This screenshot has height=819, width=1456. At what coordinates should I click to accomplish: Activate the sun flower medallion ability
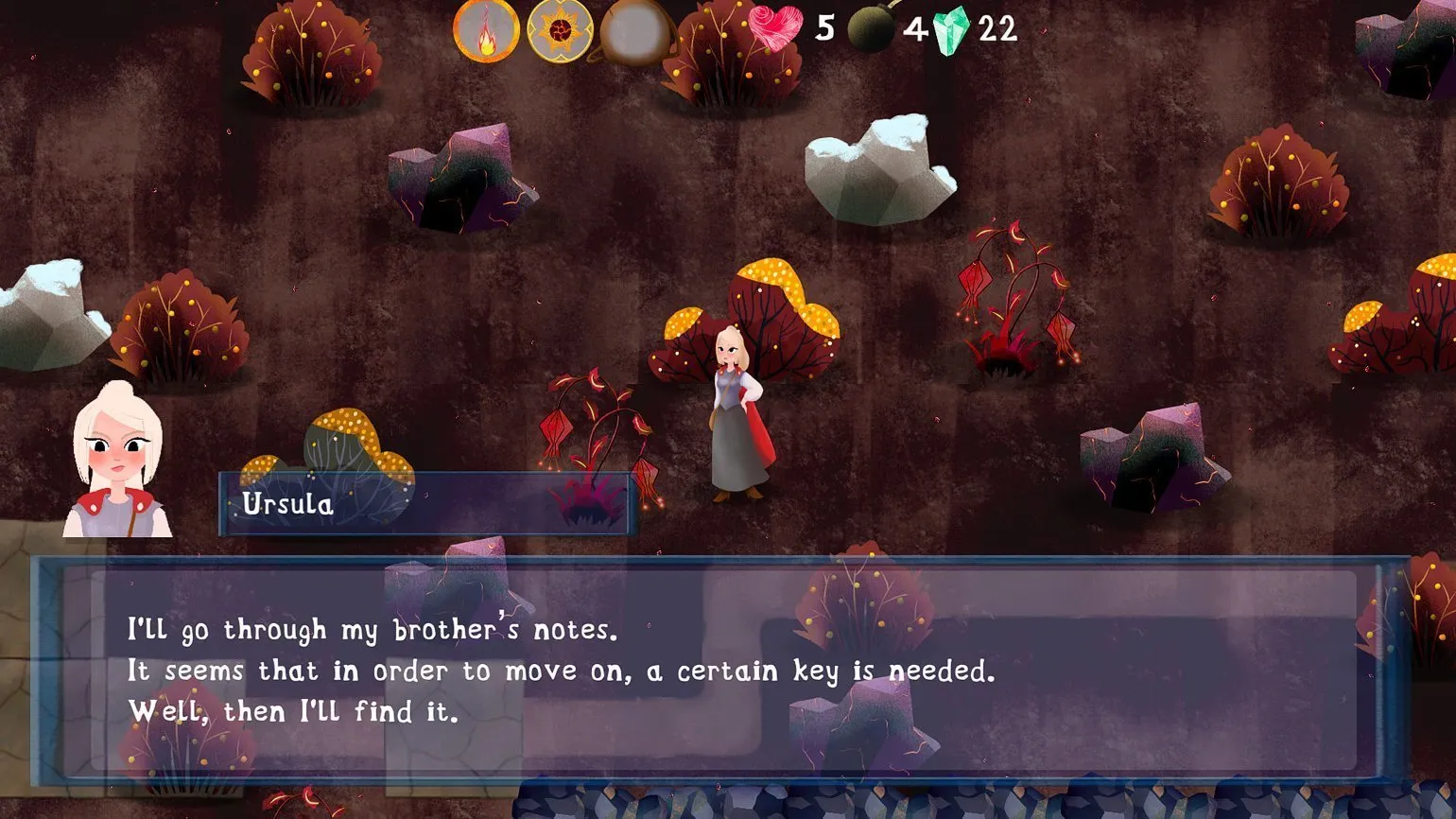tap(559, 31)
